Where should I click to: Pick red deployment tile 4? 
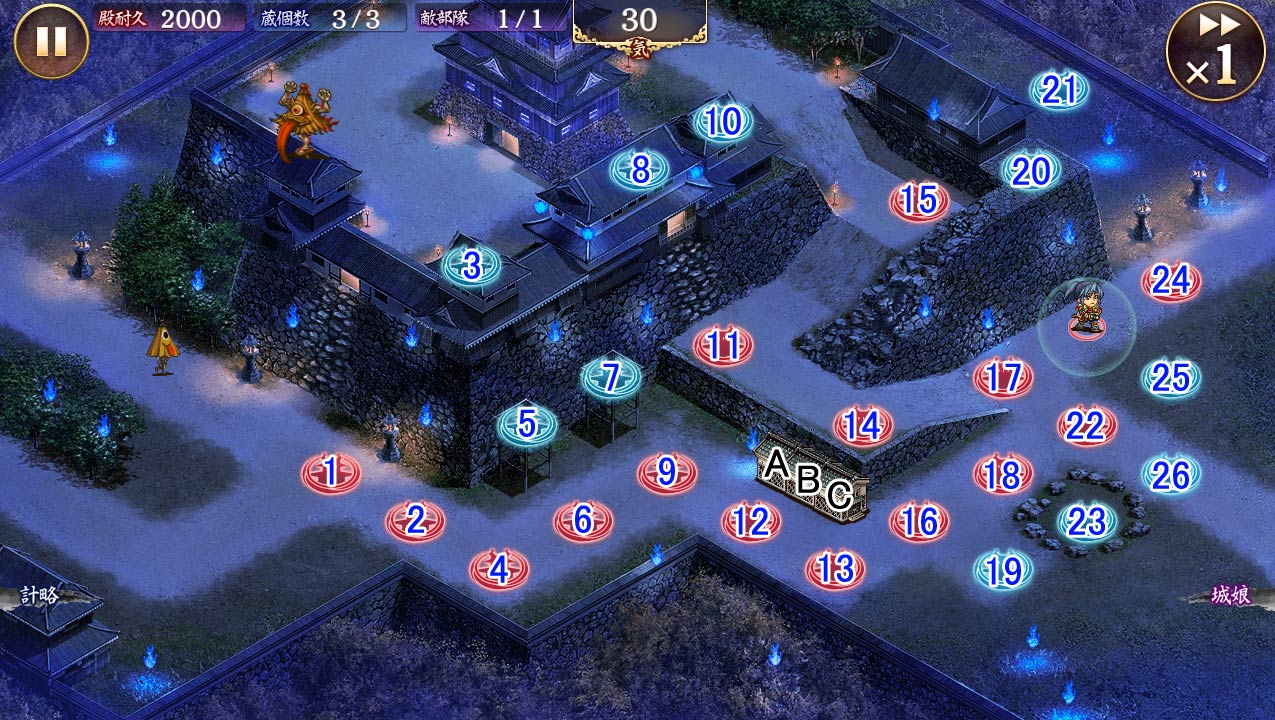click(498, 570)
